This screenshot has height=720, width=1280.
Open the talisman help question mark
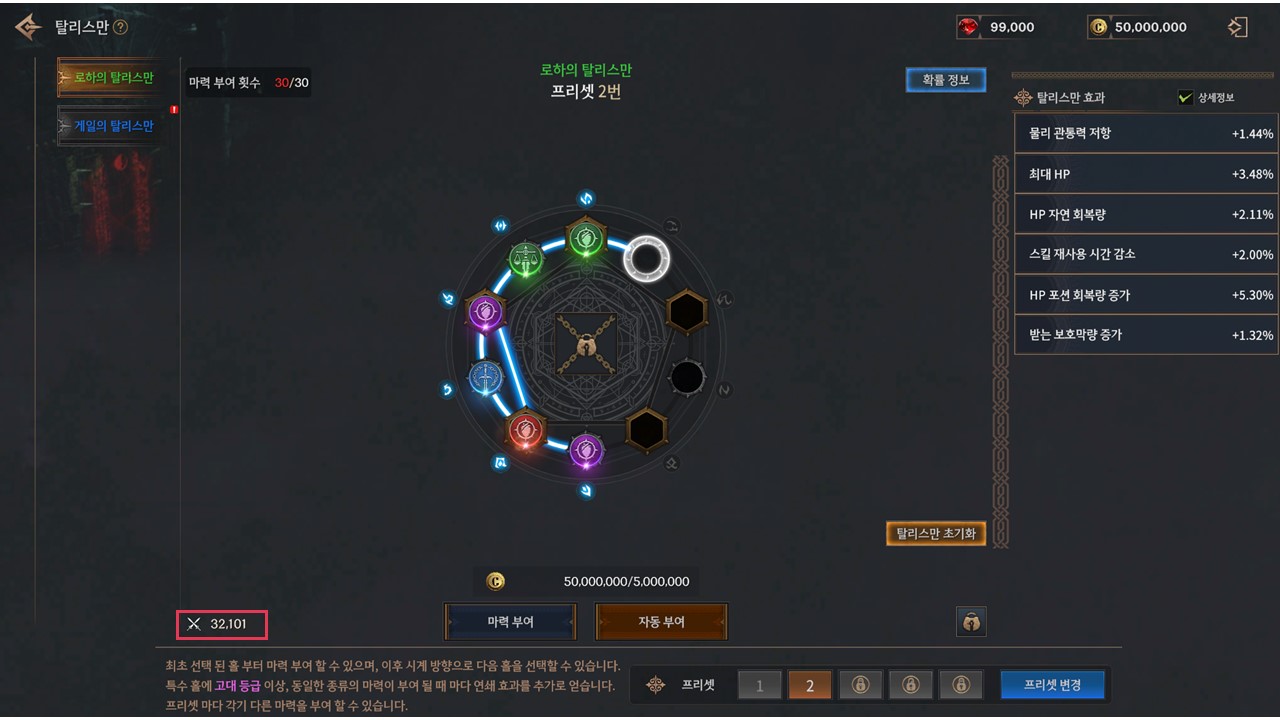pyautogui.click(x=121, y=28)
